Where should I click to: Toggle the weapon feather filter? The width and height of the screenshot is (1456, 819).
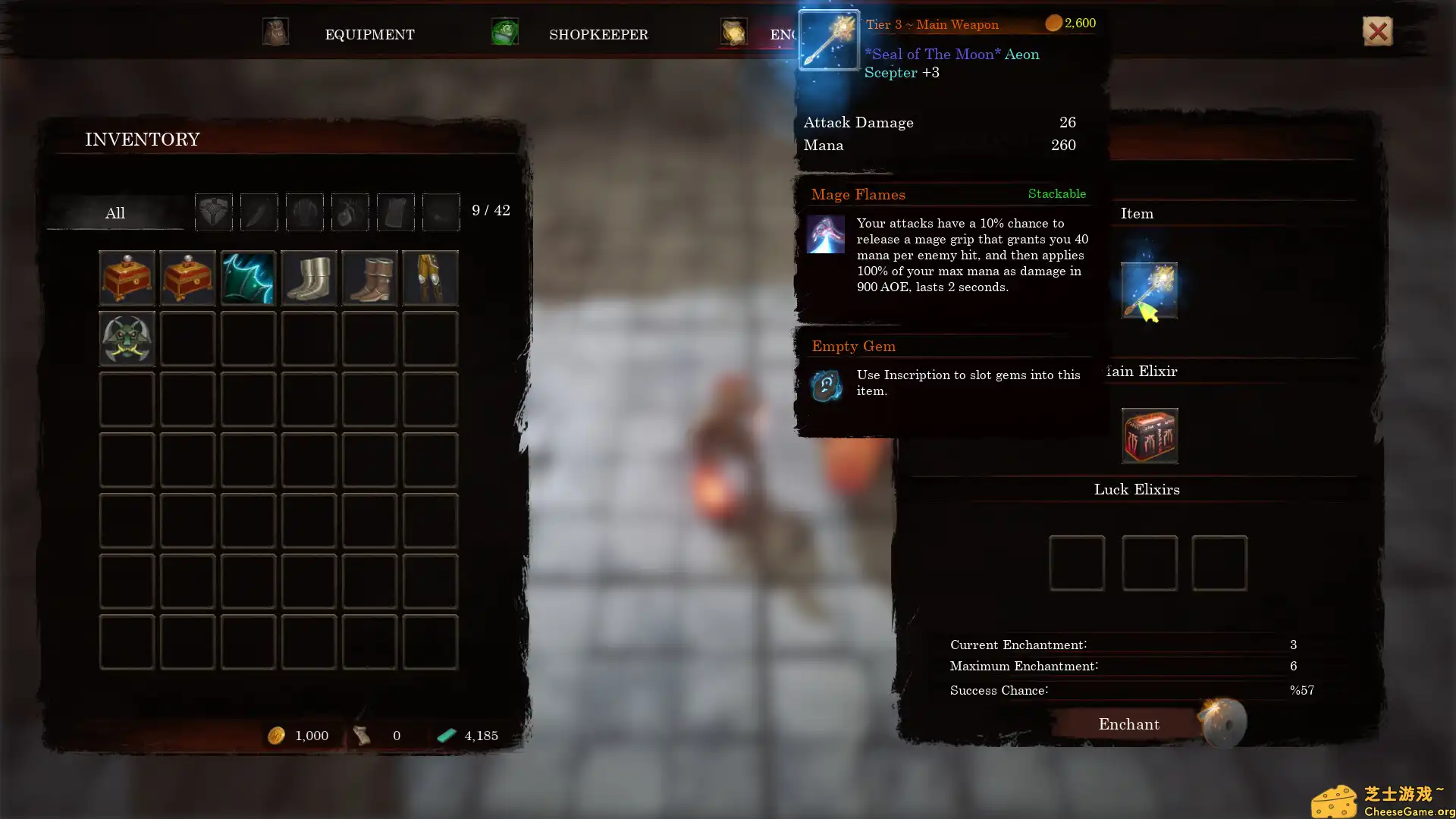tap(259, 212)
